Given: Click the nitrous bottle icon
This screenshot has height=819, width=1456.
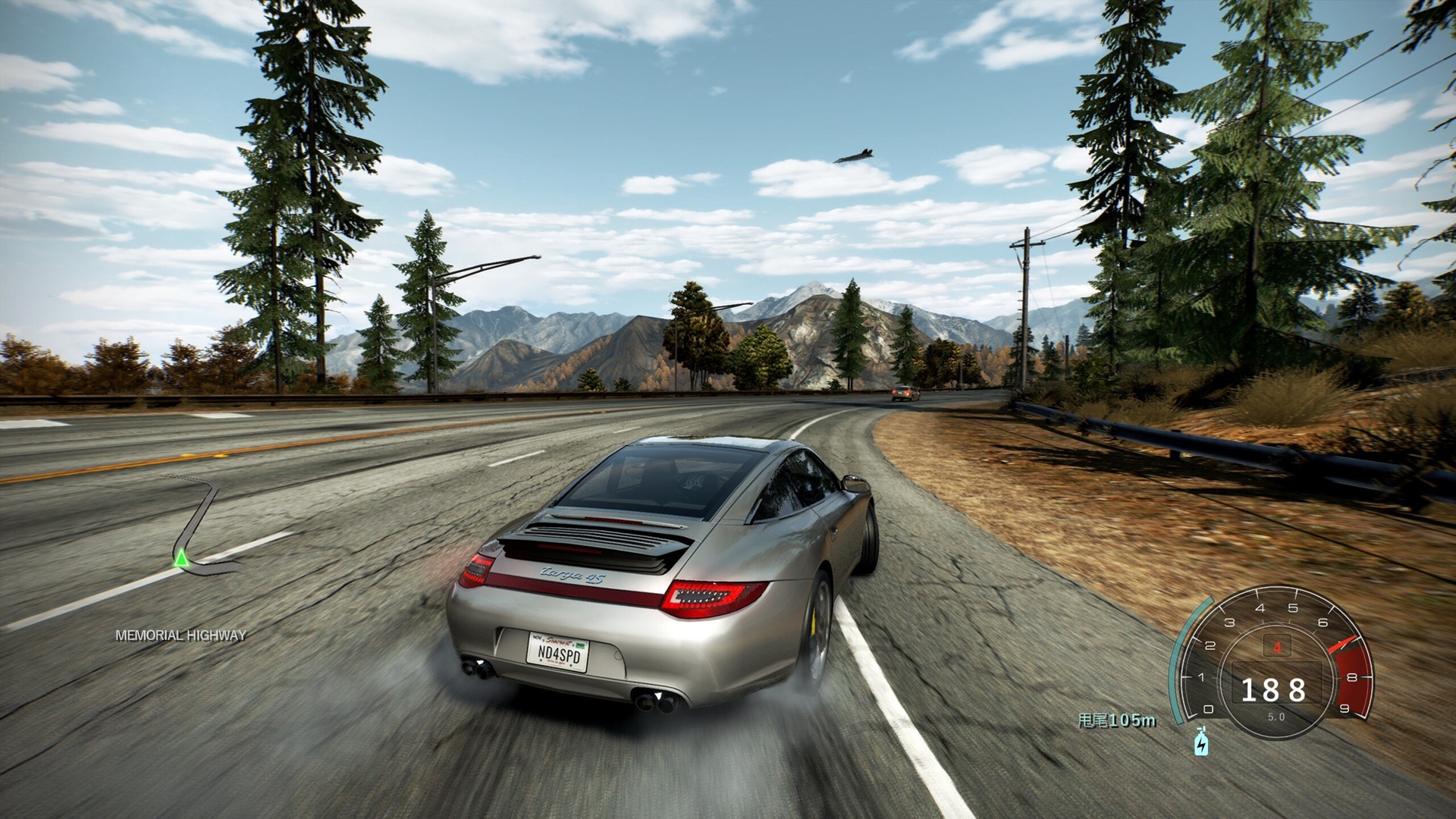Looking at the screenshot, I should [1200, 742].
